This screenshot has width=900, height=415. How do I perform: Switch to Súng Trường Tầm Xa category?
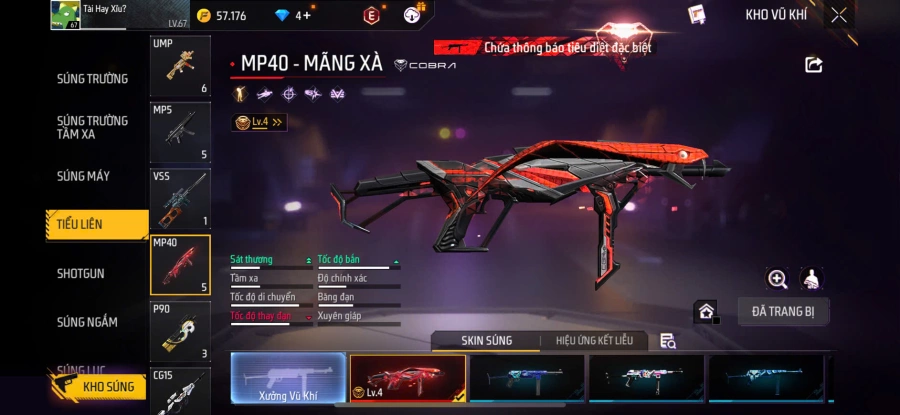(x=92, y=127)
